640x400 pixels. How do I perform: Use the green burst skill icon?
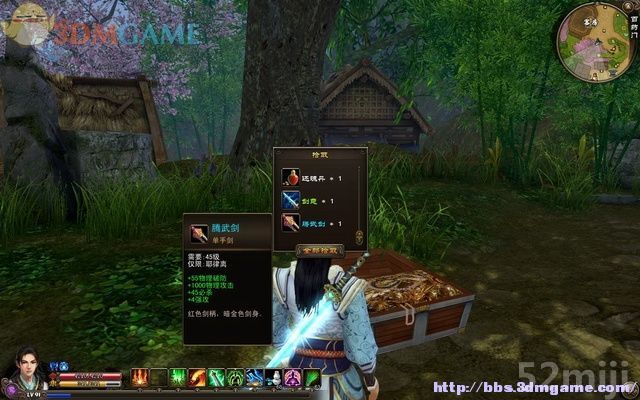click(x=178, y=377)
